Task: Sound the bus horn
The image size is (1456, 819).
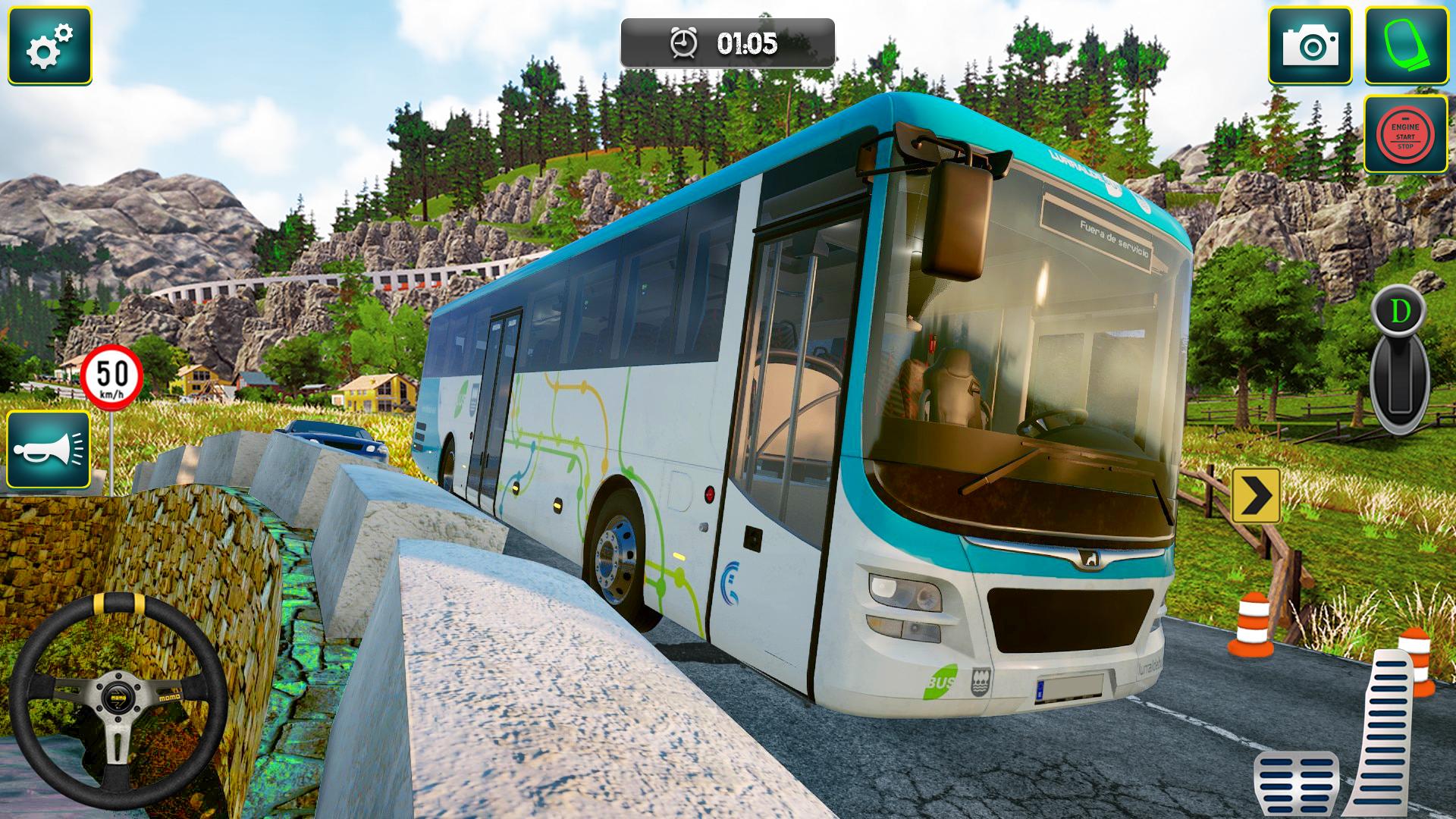Action: tap(49, 450)
